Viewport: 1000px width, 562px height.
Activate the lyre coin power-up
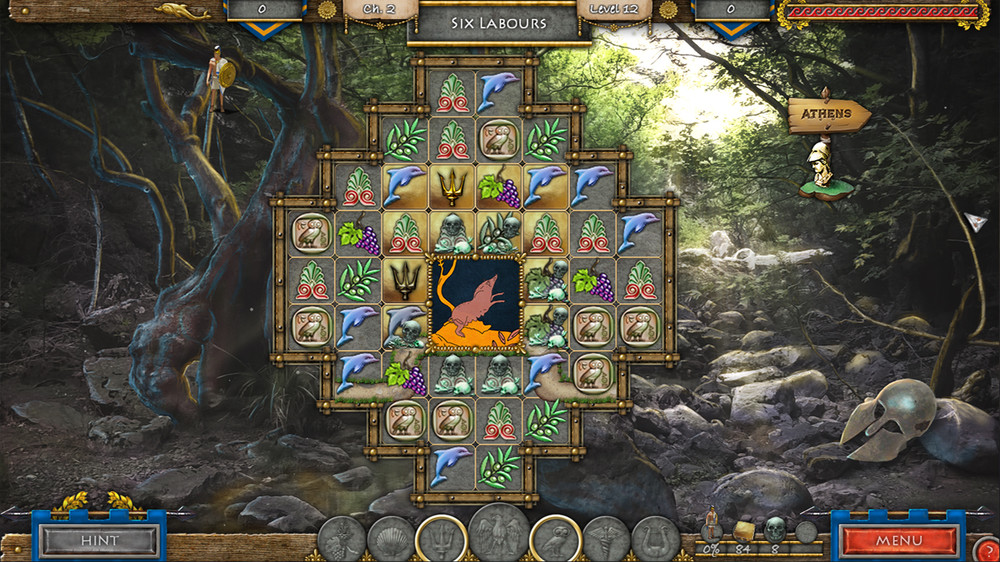pos(655,541)
